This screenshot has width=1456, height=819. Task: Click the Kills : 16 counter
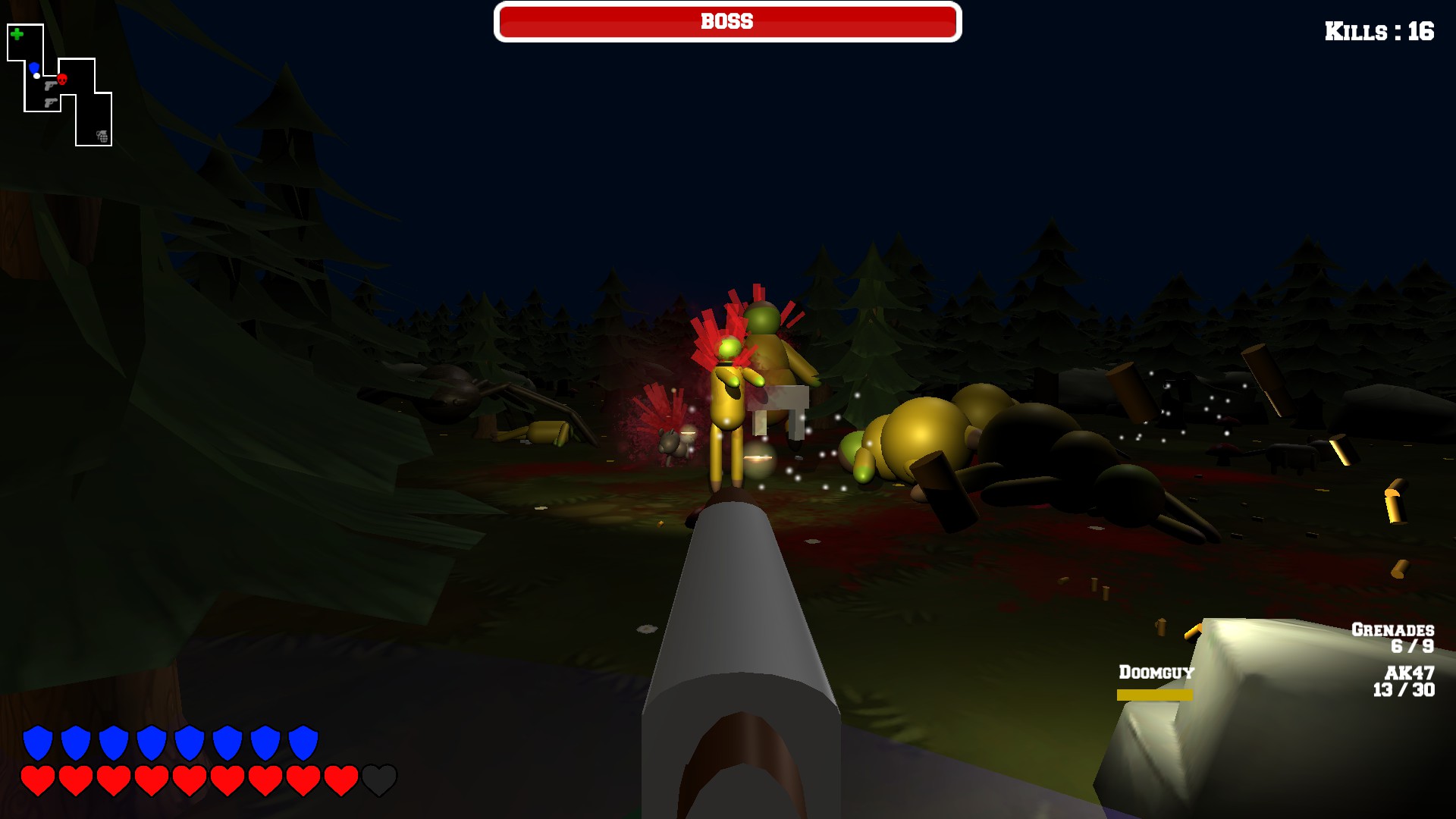coord(1380,32)
